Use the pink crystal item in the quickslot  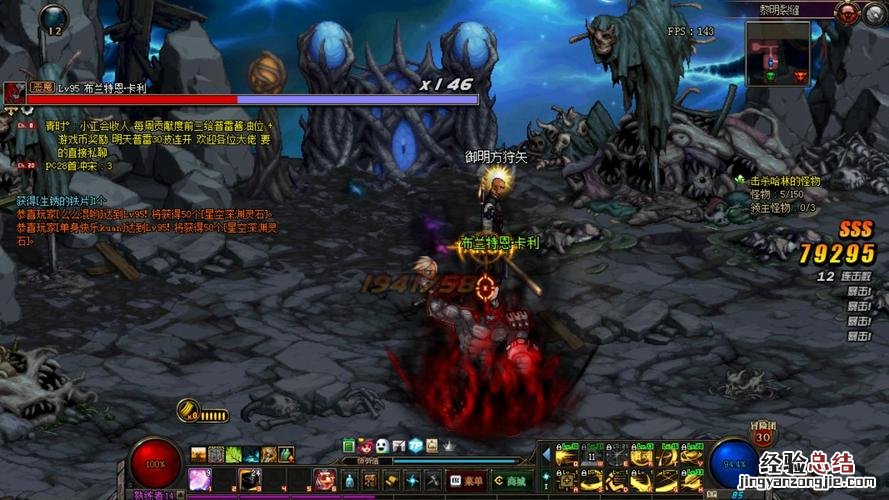[200, 479]
